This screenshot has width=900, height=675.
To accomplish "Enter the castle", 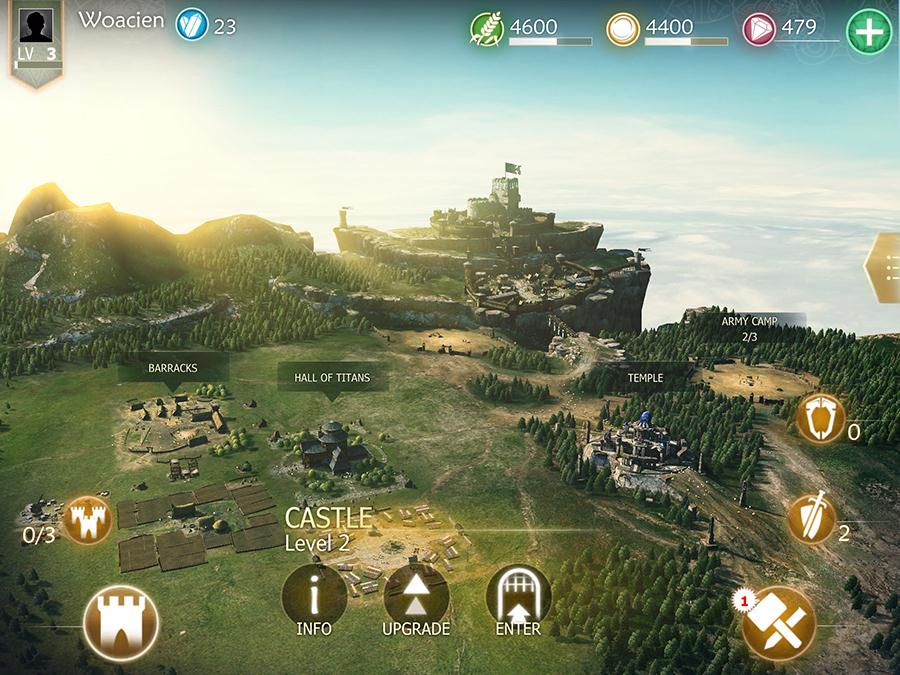I will (x=518, y=598).
